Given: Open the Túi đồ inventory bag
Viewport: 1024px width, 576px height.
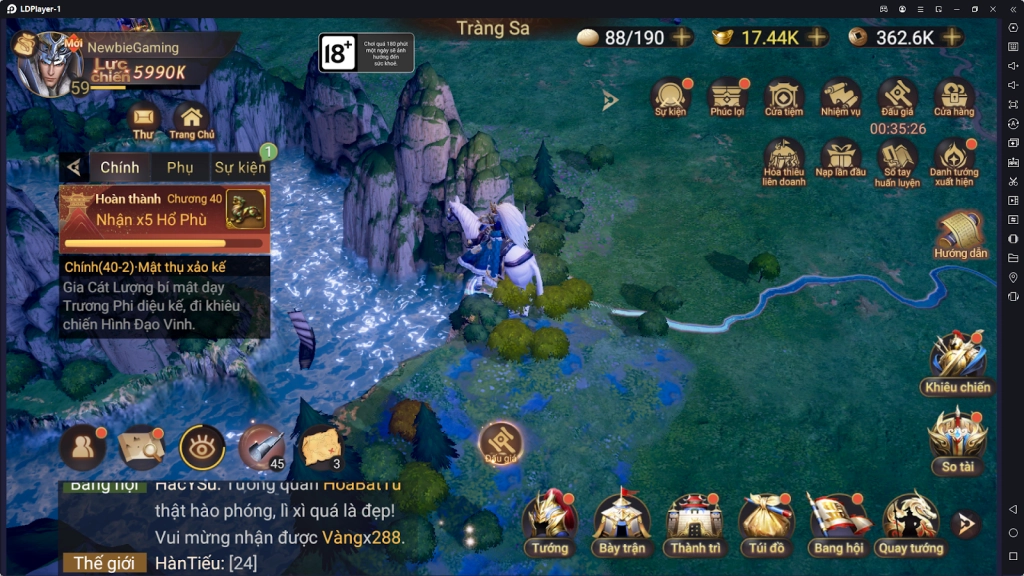Looking at the screenshot, I should pos(766,520).
